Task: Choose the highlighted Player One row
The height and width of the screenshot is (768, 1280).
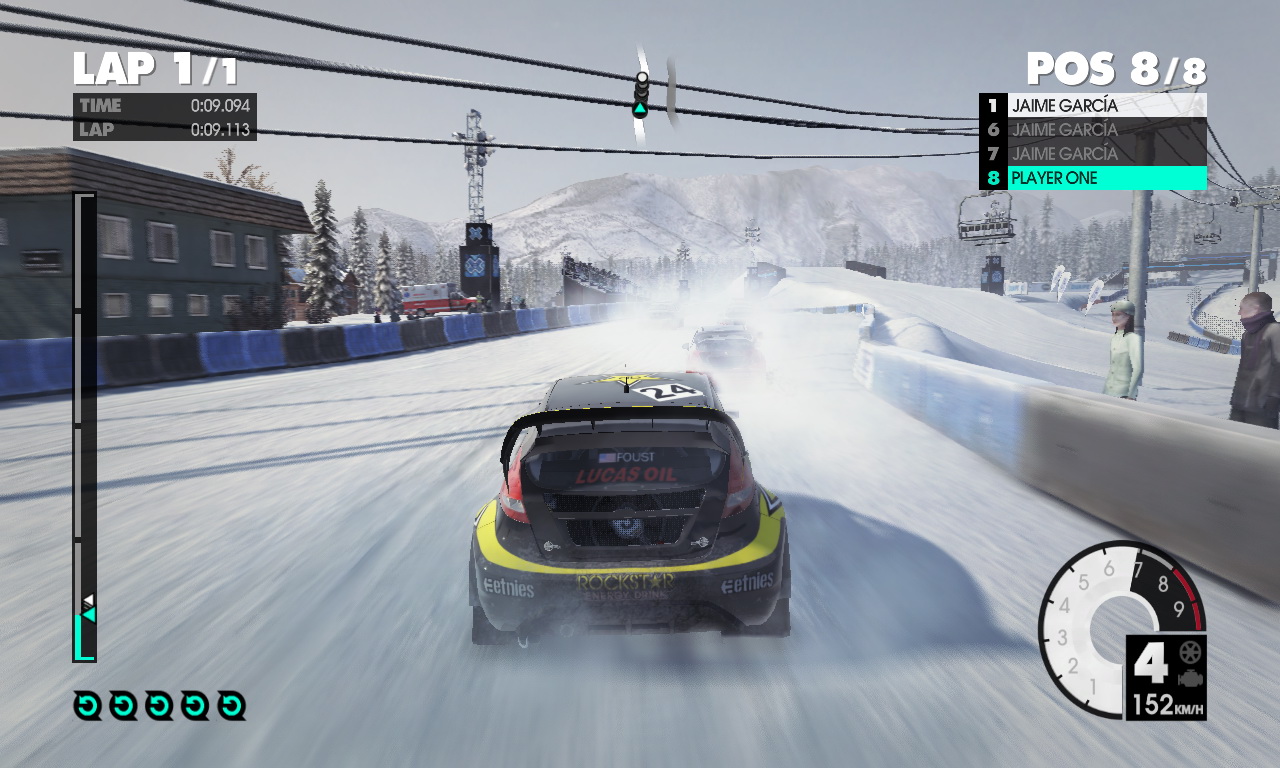Action: click(x=1093, y=178)
